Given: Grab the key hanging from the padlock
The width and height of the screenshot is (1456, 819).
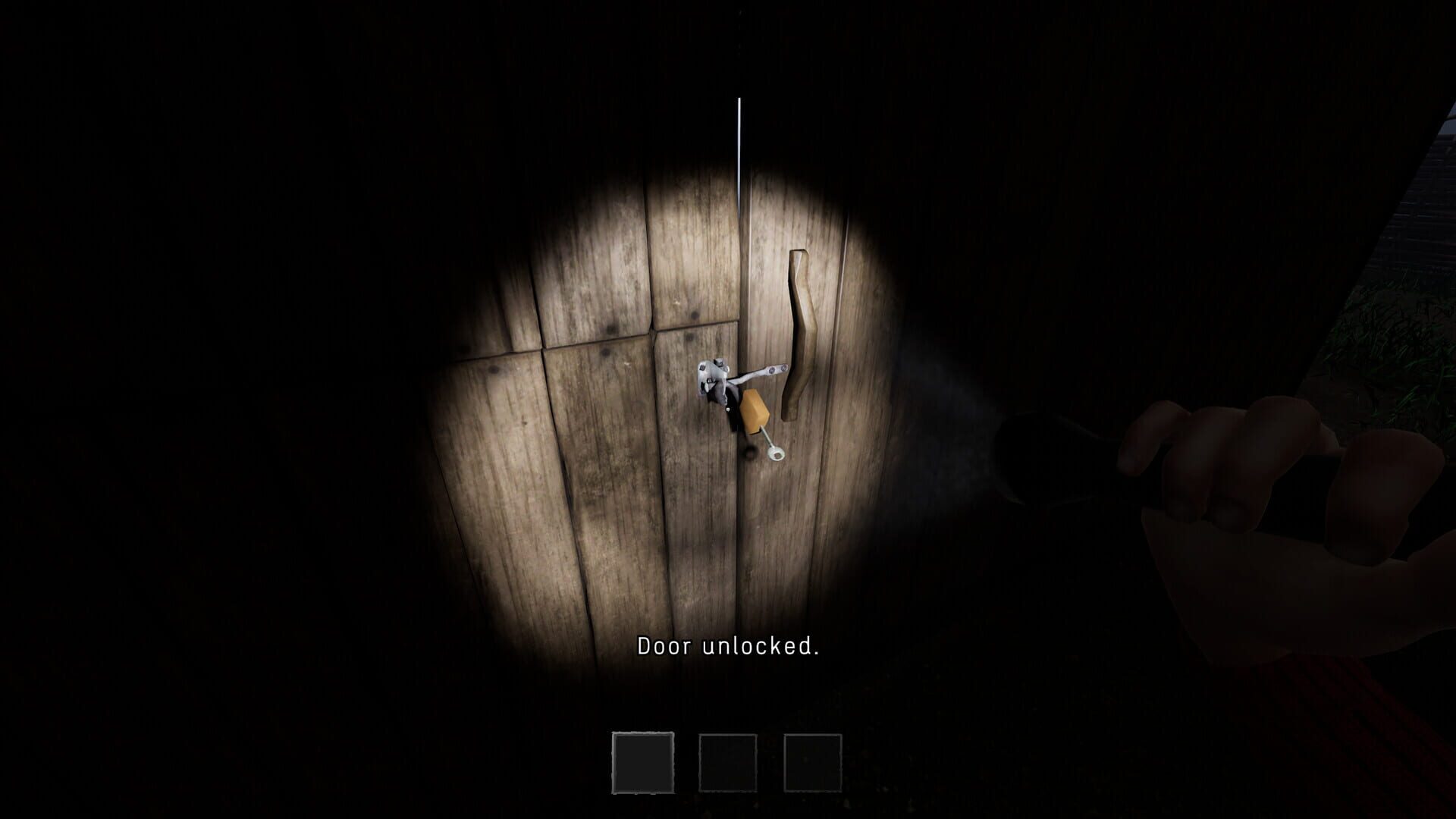Looking at the screenshot, I should pos(776,453).
